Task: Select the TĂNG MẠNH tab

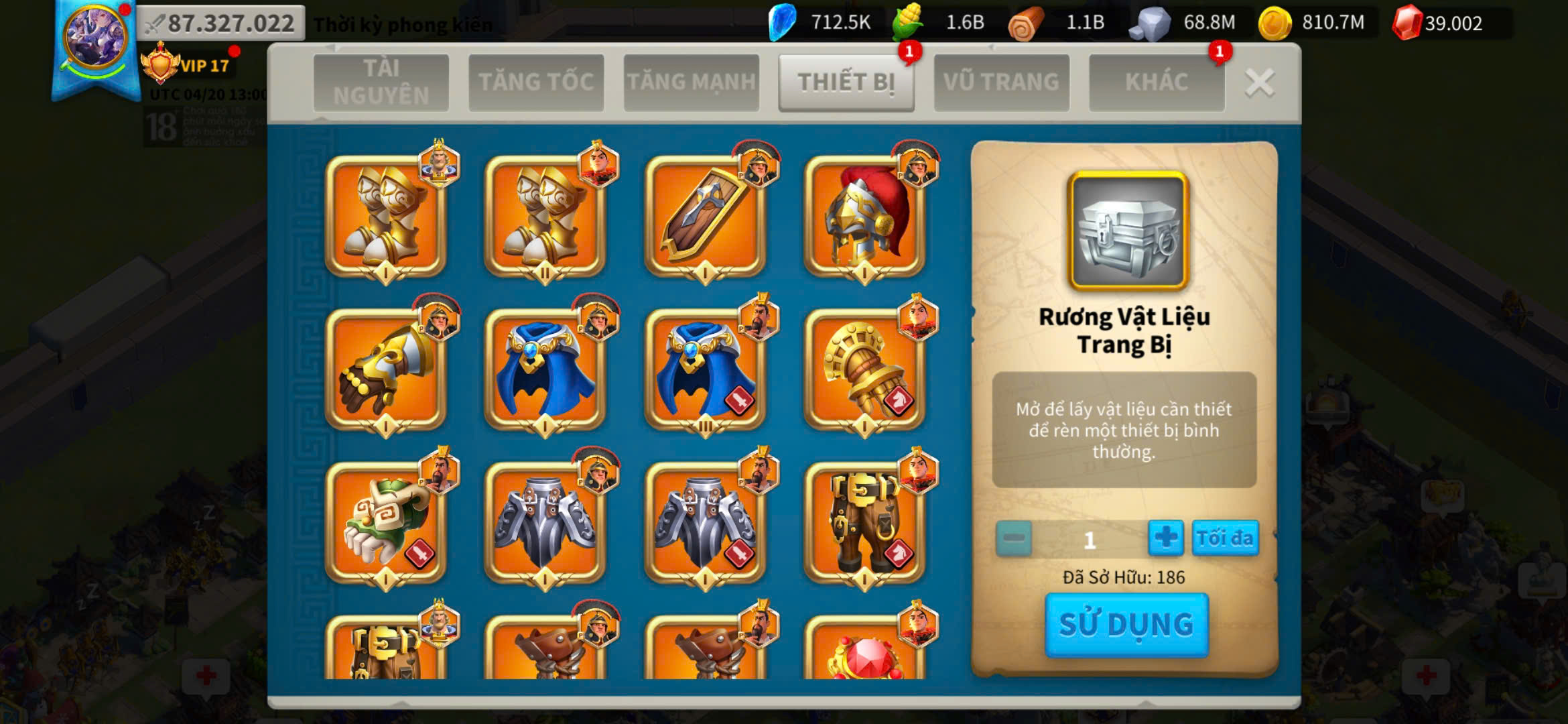Action: 691,82
